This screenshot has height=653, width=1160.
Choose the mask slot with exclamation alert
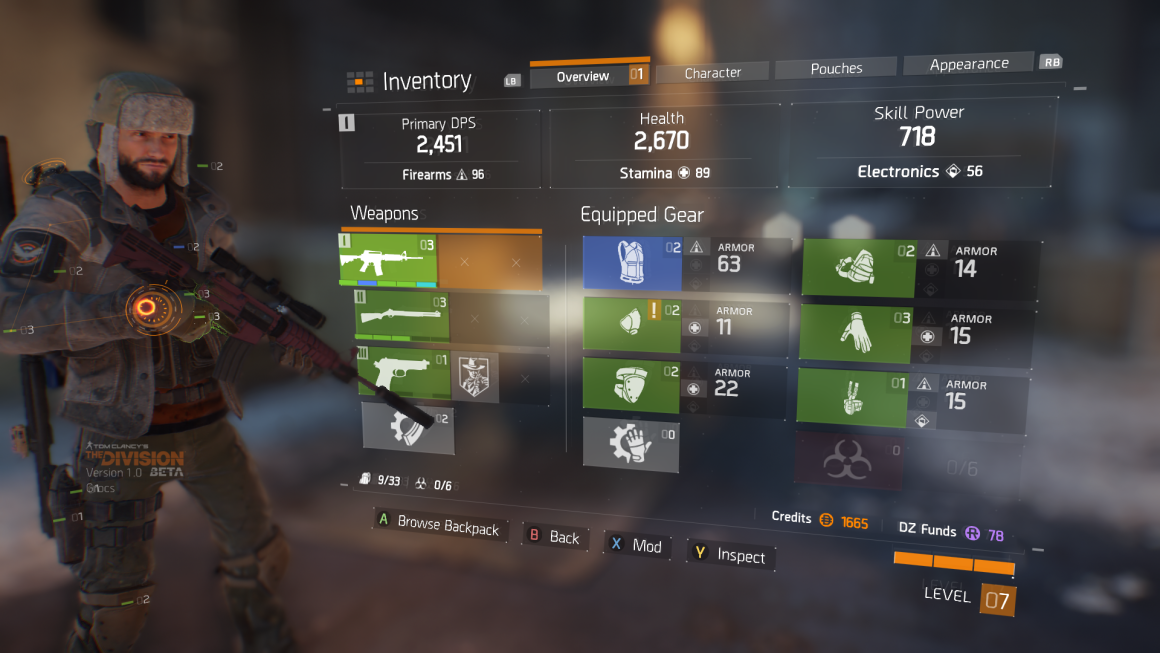[x=631, y=326]
